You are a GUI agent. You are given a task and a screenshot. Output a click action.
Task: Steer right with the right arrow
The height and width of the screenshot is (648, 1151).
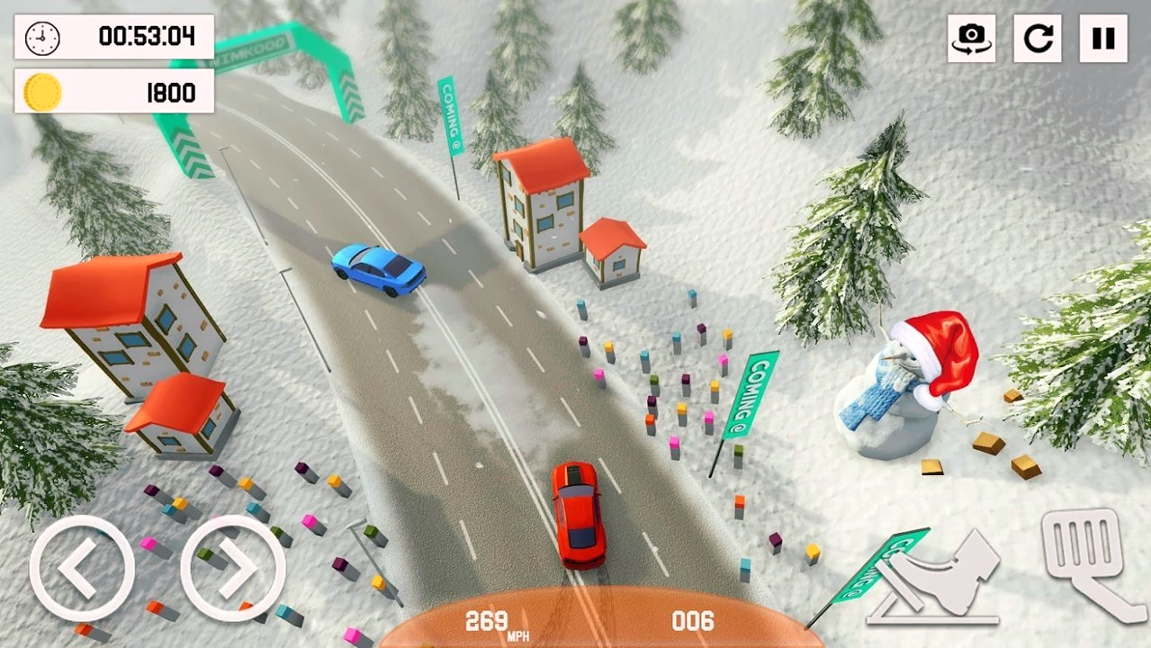(x=233, y=568)
